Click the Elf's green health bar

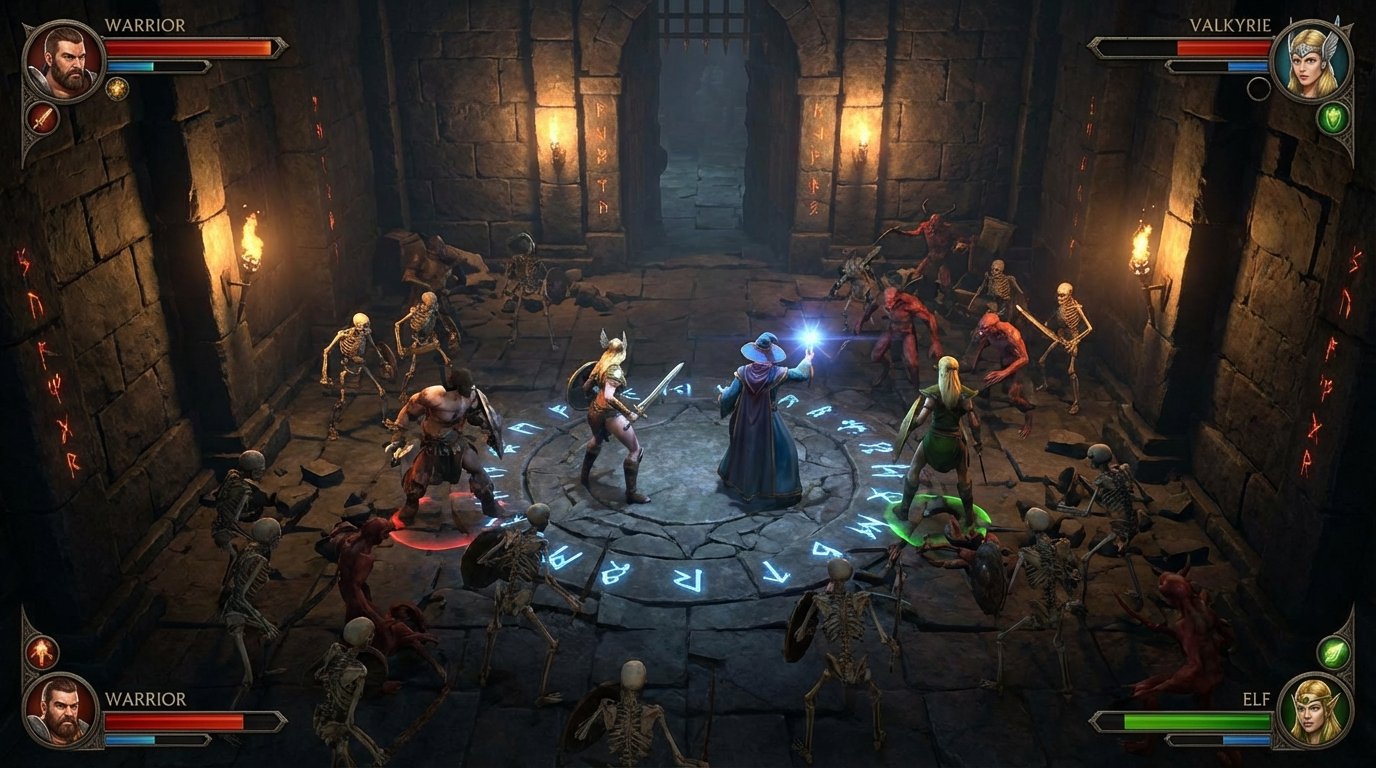pos(1195,720)
